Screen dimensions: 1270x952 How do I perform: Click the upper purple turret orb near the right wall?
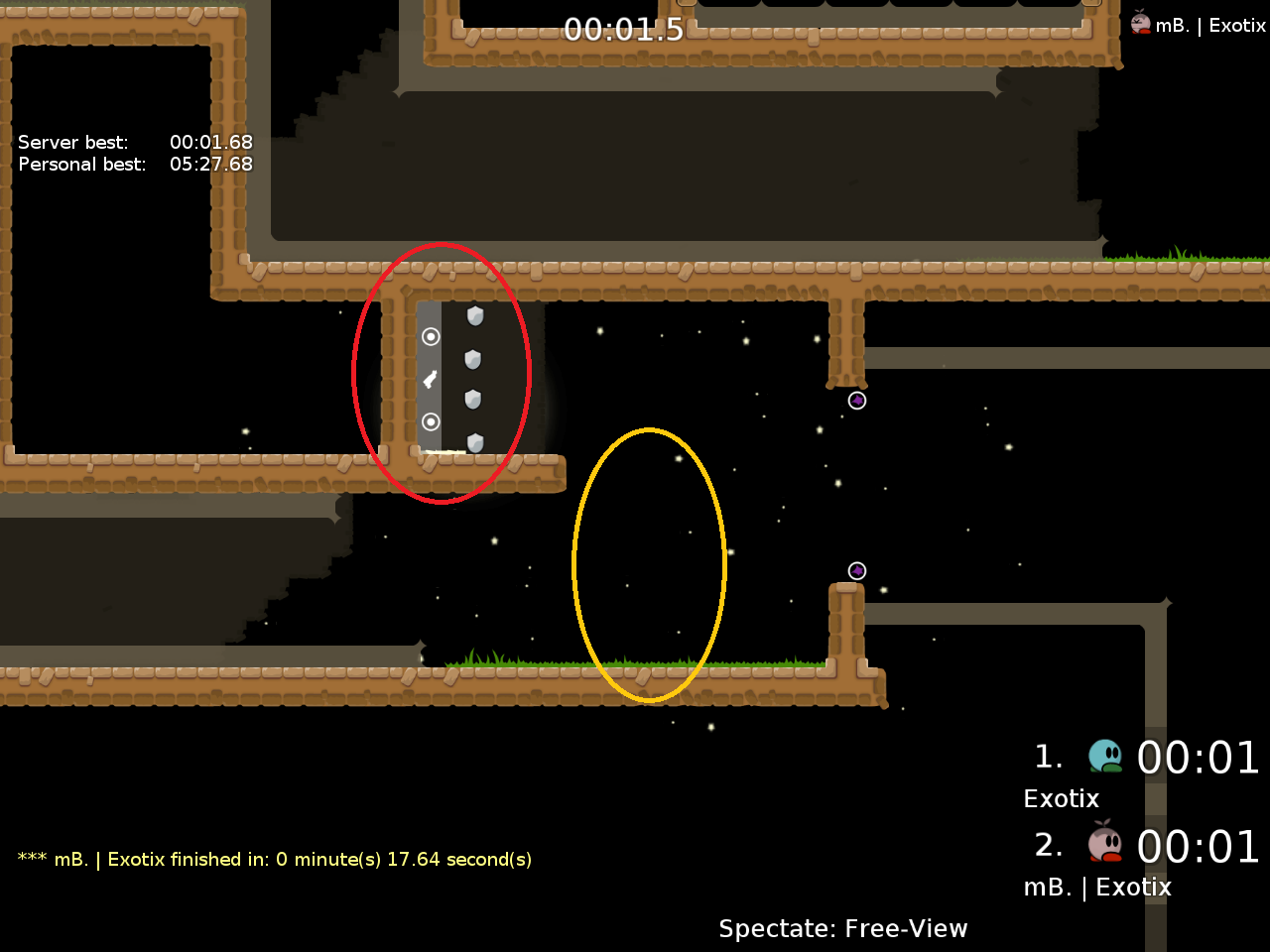point(857,401)
